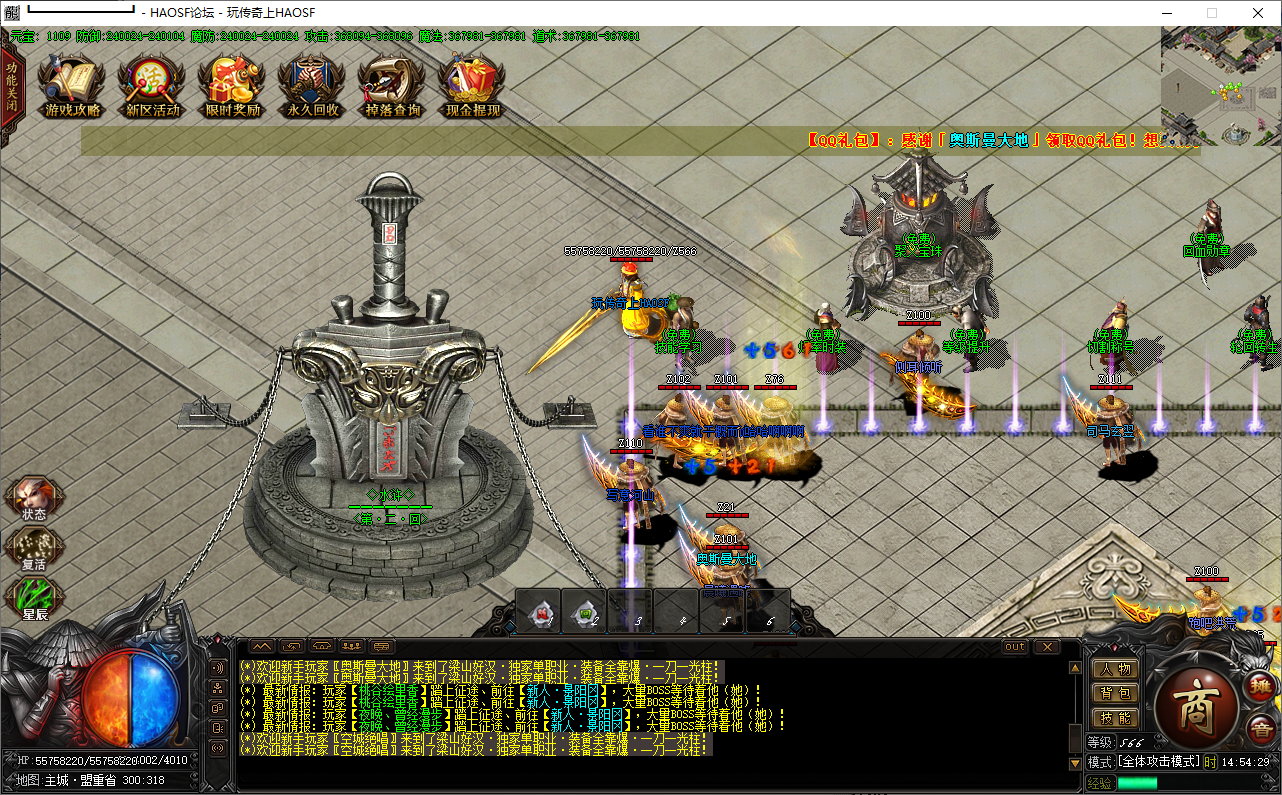
Task: Open the 永久回收 recycle icon
Action: (312, 85)
